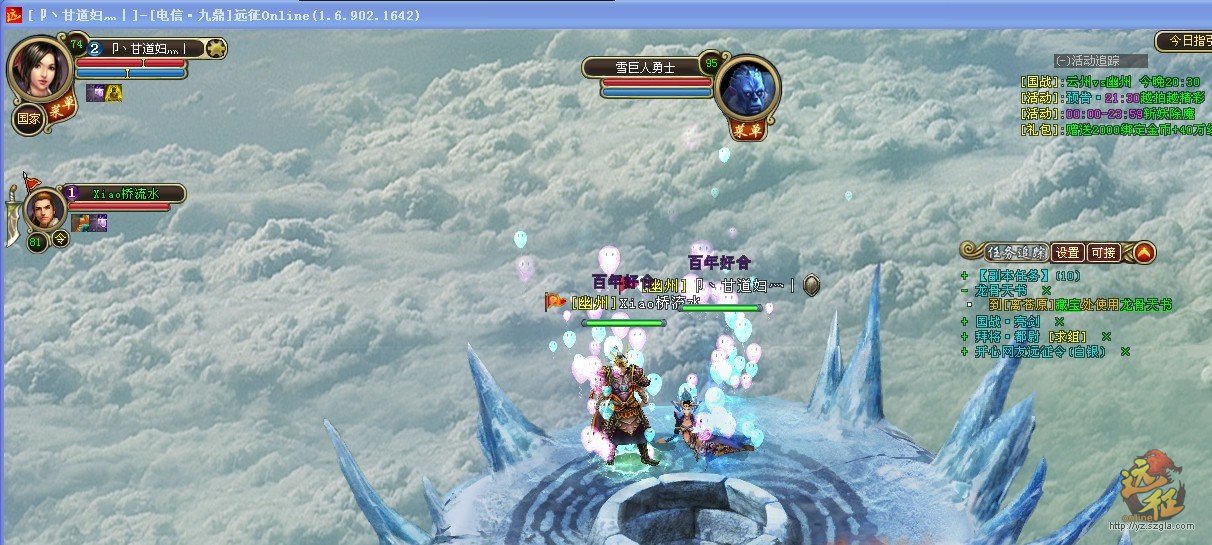Collapse the quest tracker with the red arrow button
The image size is (1212, 545).
(x=1144, y=252)
